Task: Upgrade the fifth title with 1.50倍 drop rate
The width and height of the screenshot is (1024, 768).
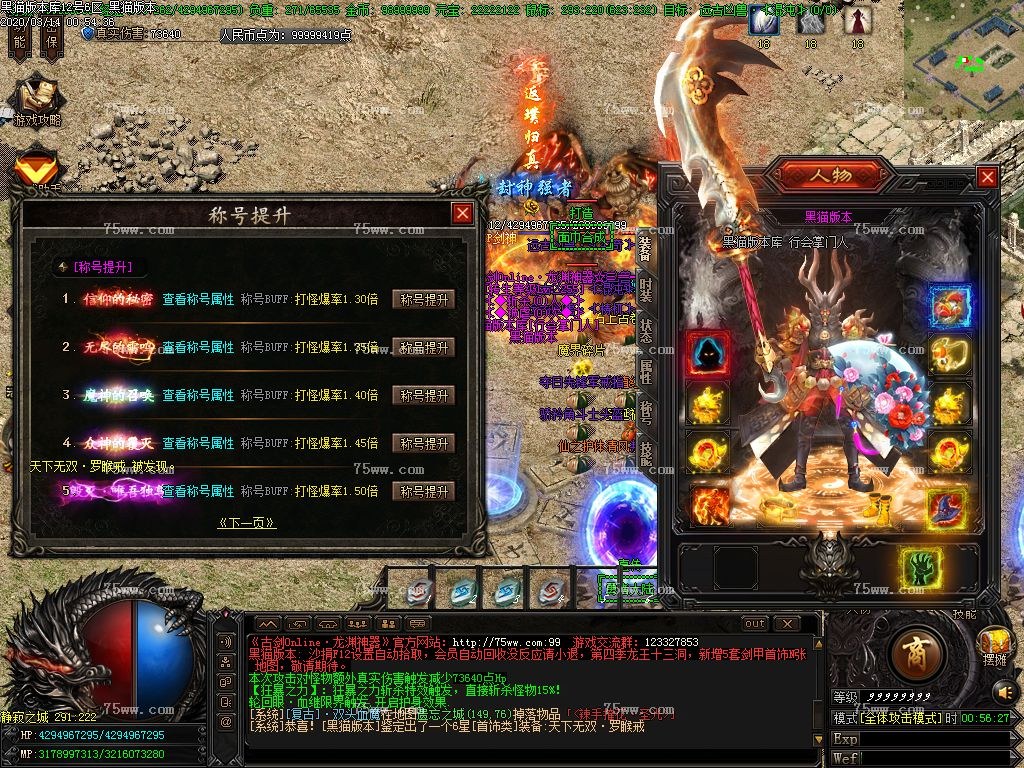Action: click(x=424, y=491)
